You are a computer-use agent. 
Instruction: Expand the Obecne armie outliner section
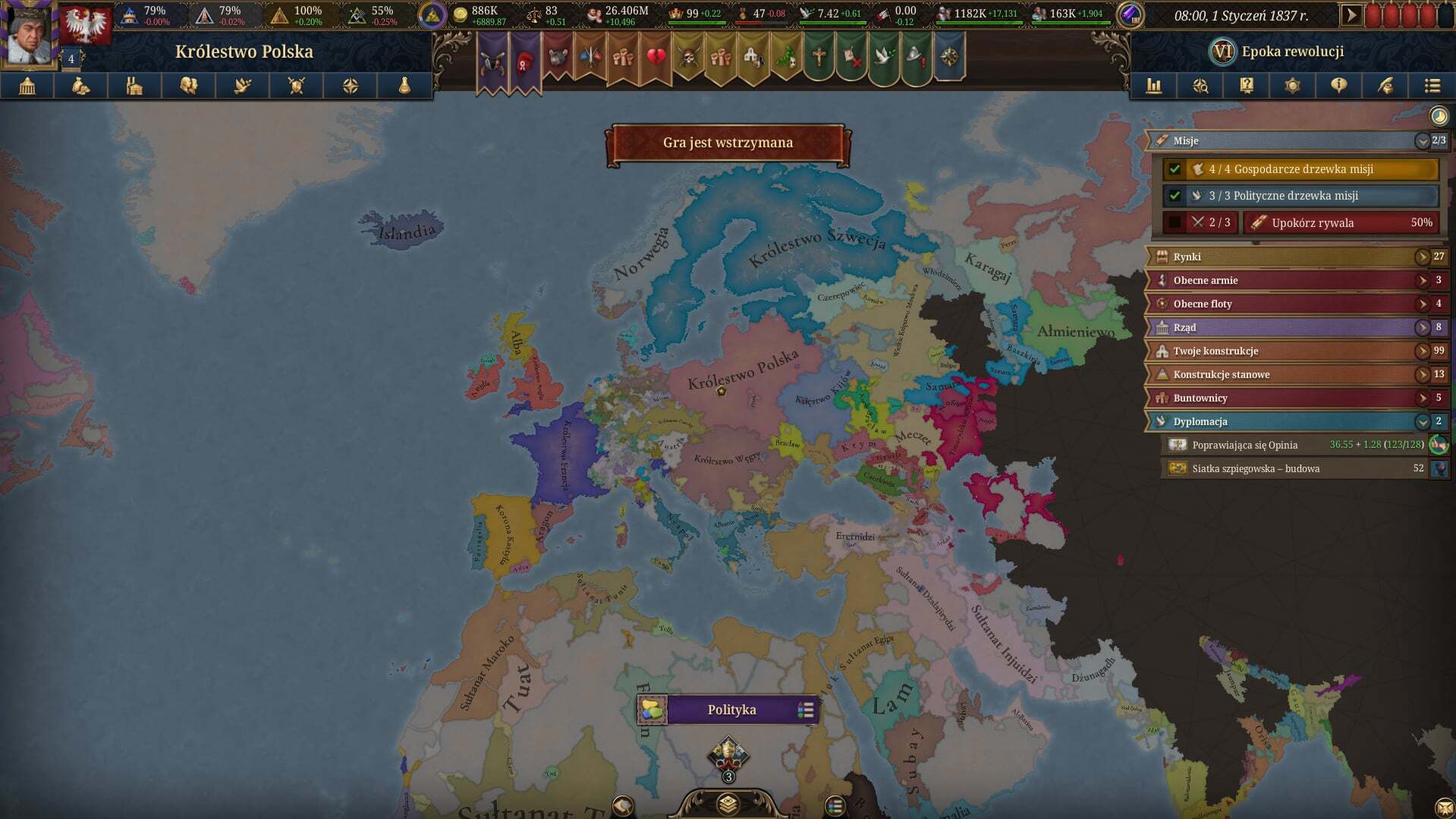click(1422, 280)
